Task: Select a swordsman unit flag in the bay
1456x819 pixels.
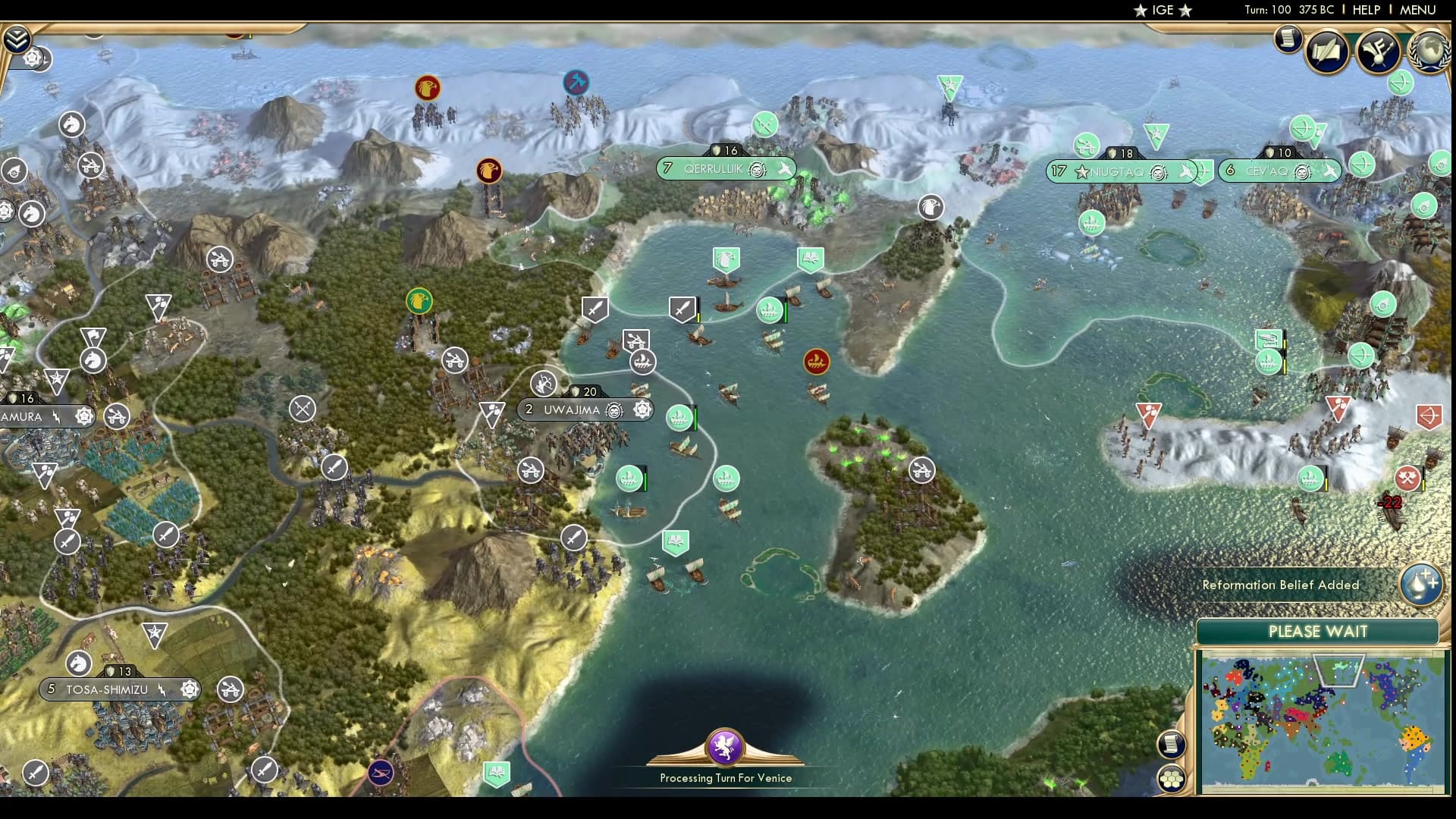Action: click(596, 307)
